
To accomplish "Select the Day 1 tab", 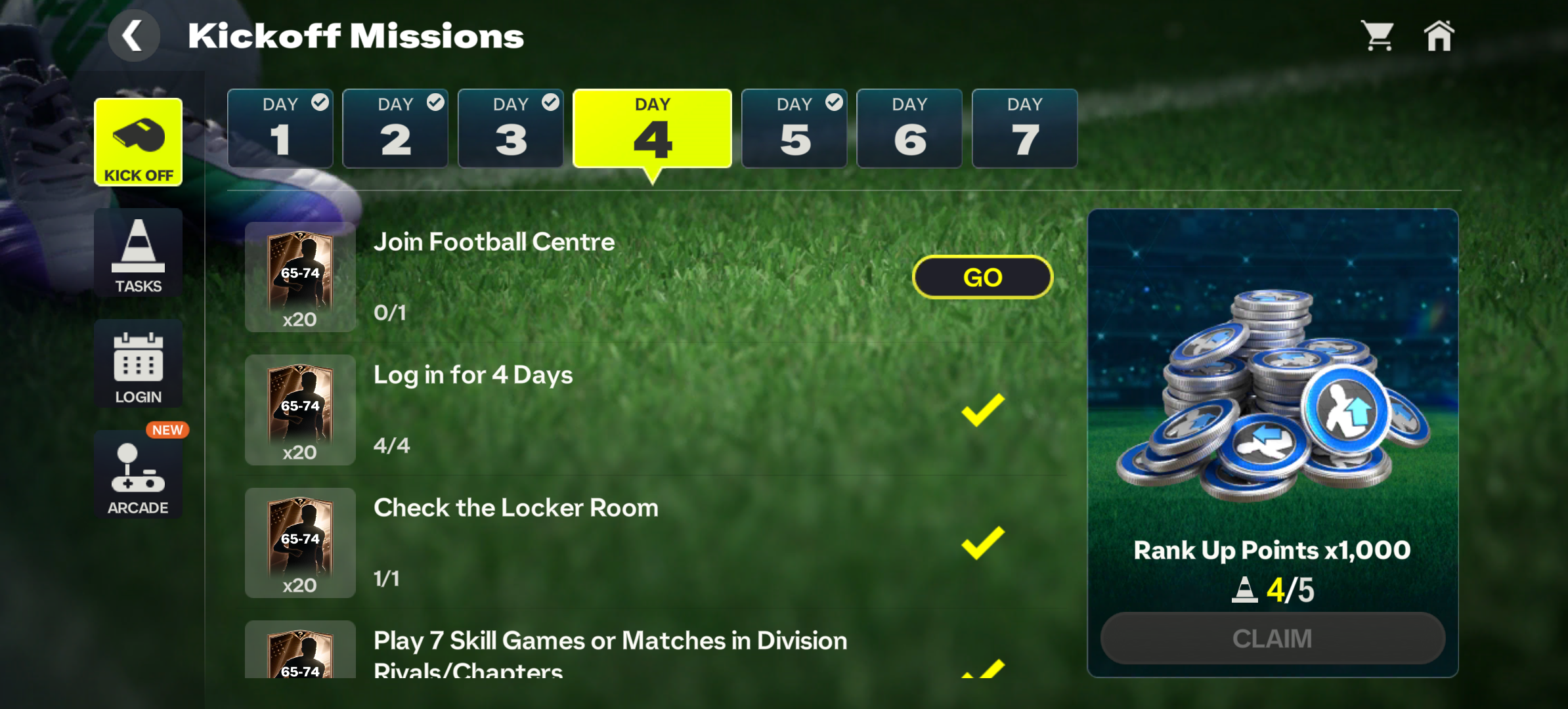I will pyautogui.click(x=280, y=129).
